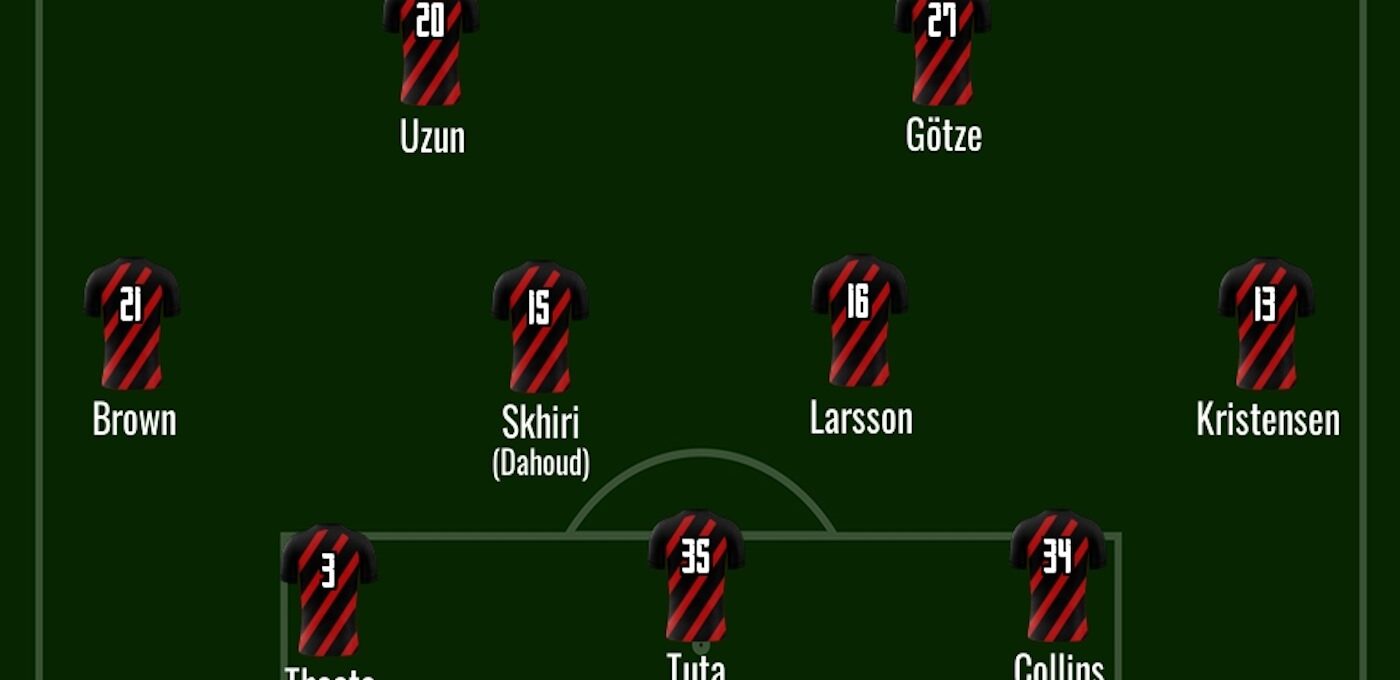Select Skhiri's number 15 jersey
This screenshot has width=1400, height=680.
540,327
